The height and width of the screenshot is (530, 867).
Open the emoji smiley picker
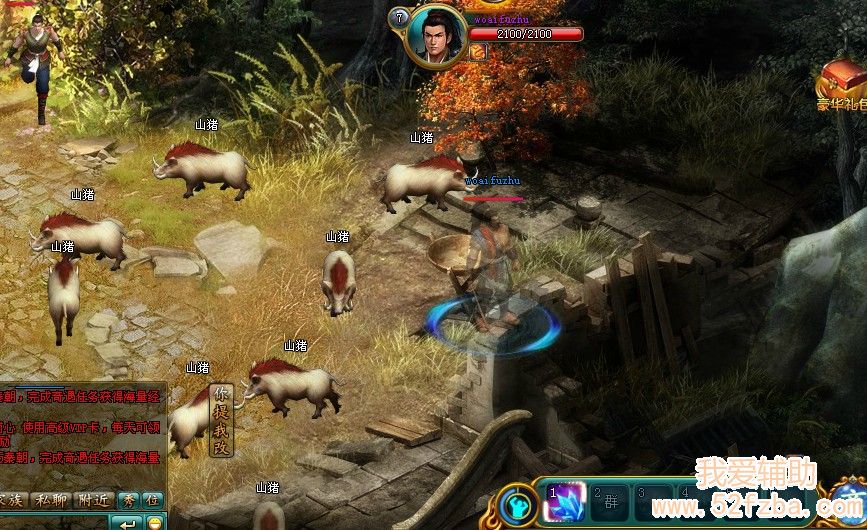[154, 523]
